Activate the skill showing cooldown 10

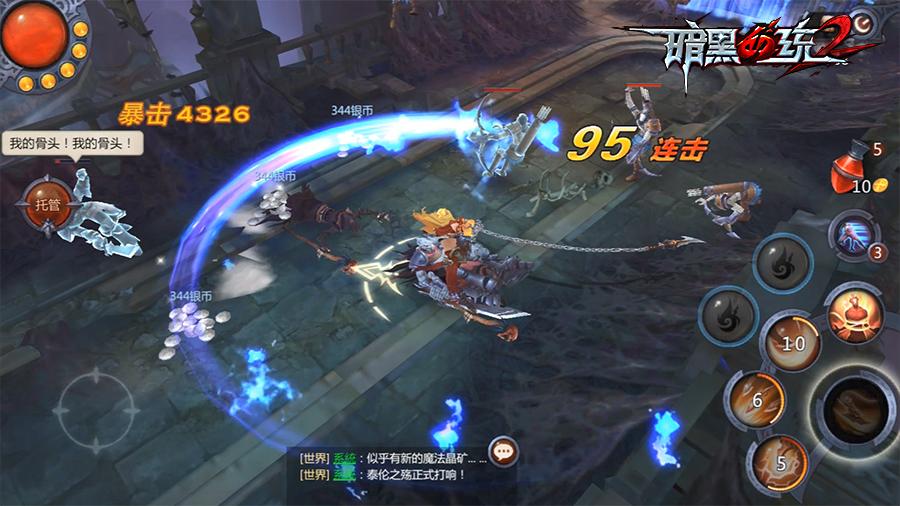click(790, 342)
